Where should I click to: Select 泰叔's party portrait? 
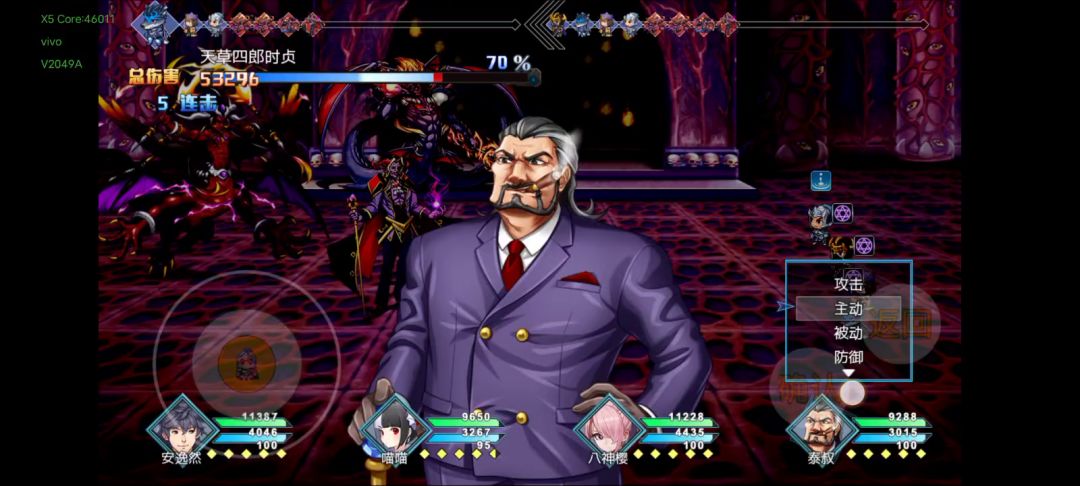[820, 428]
